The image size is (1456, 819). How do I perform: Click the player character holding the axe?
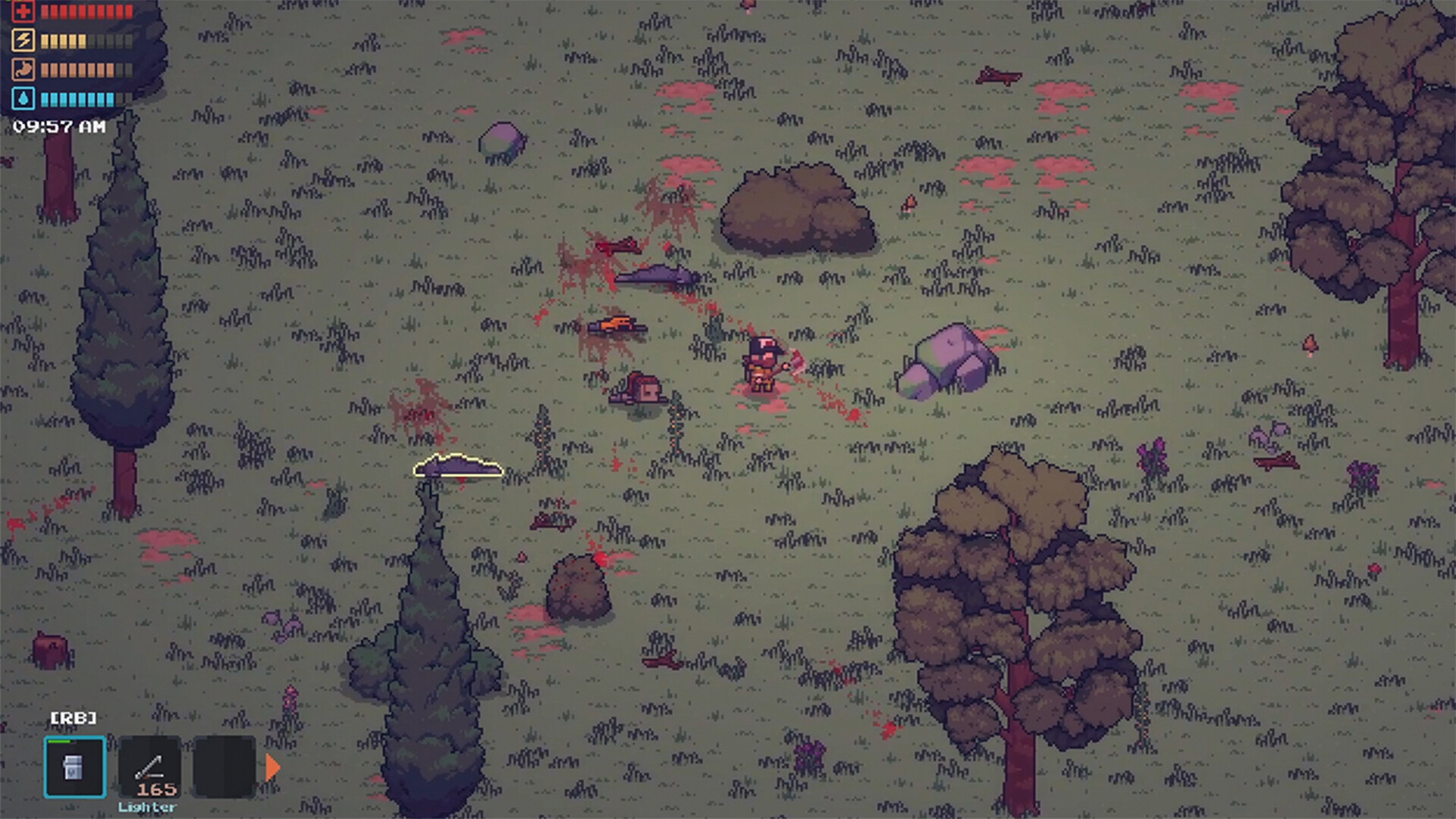click(762, 366)
